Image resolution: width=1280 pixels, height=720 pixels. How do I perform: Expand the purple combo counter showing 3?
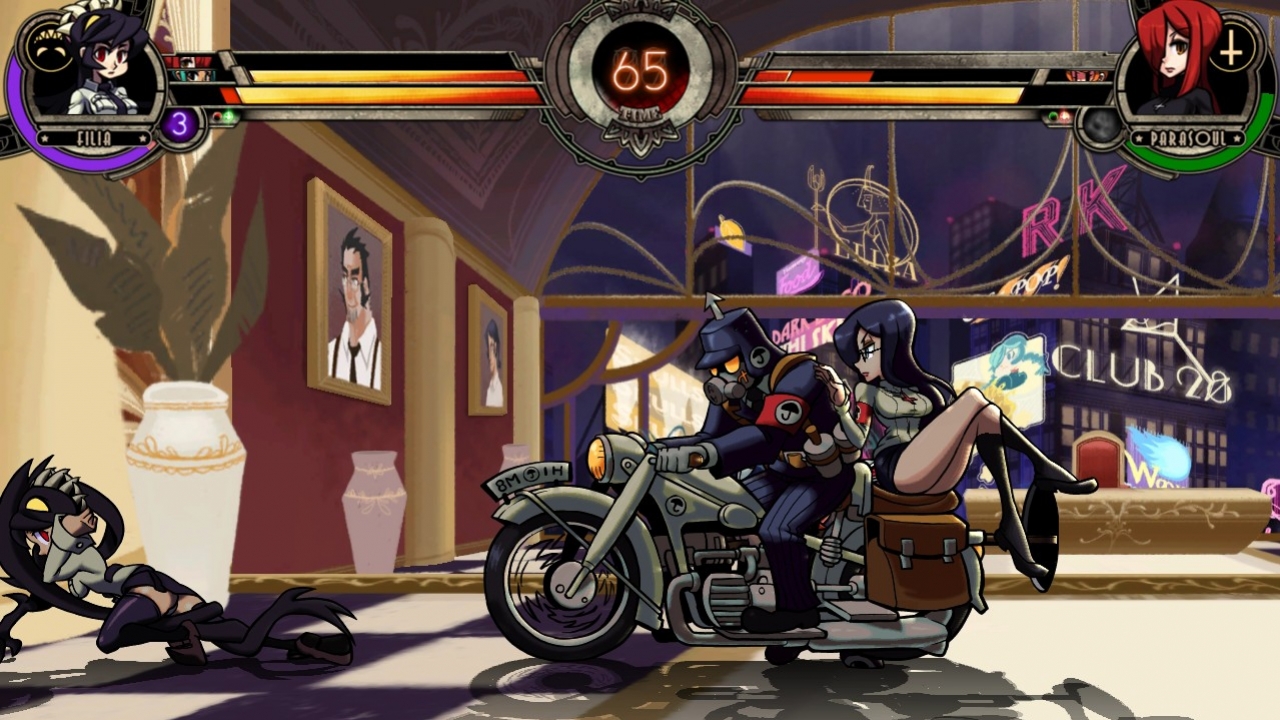point(178,125)
